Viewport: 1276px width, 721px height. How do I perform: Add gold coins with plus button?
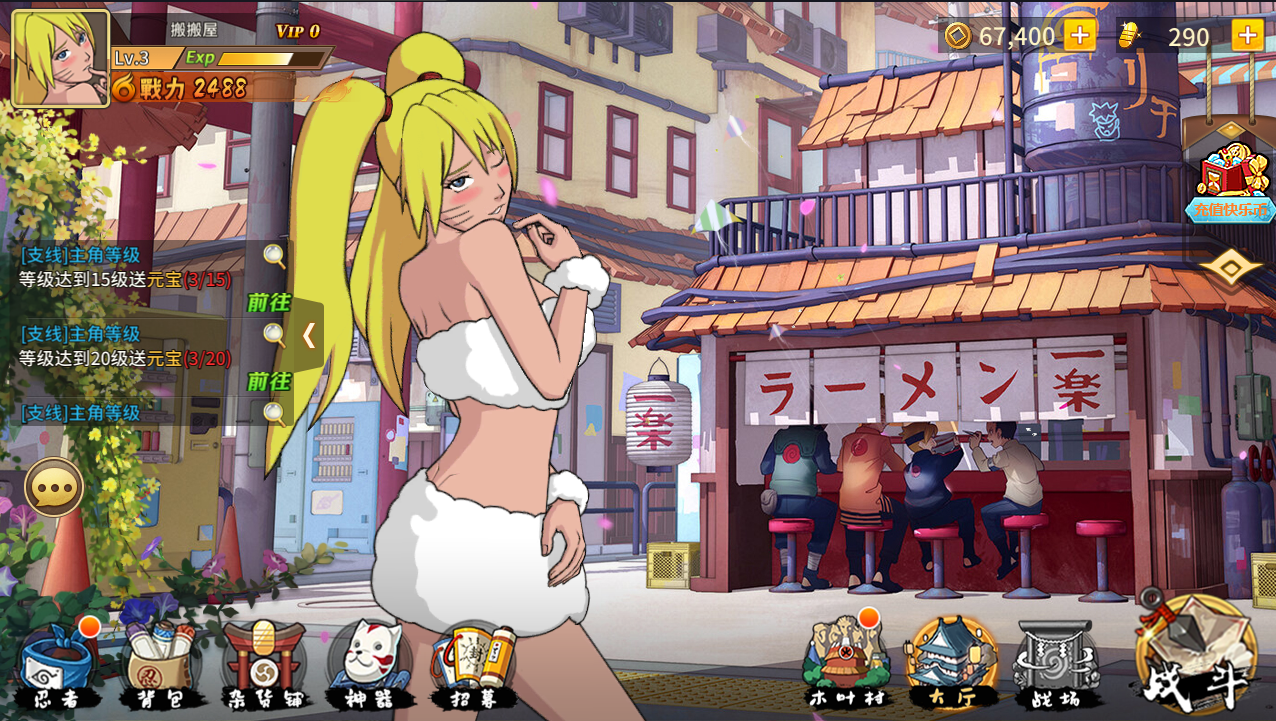[1079, 36]
